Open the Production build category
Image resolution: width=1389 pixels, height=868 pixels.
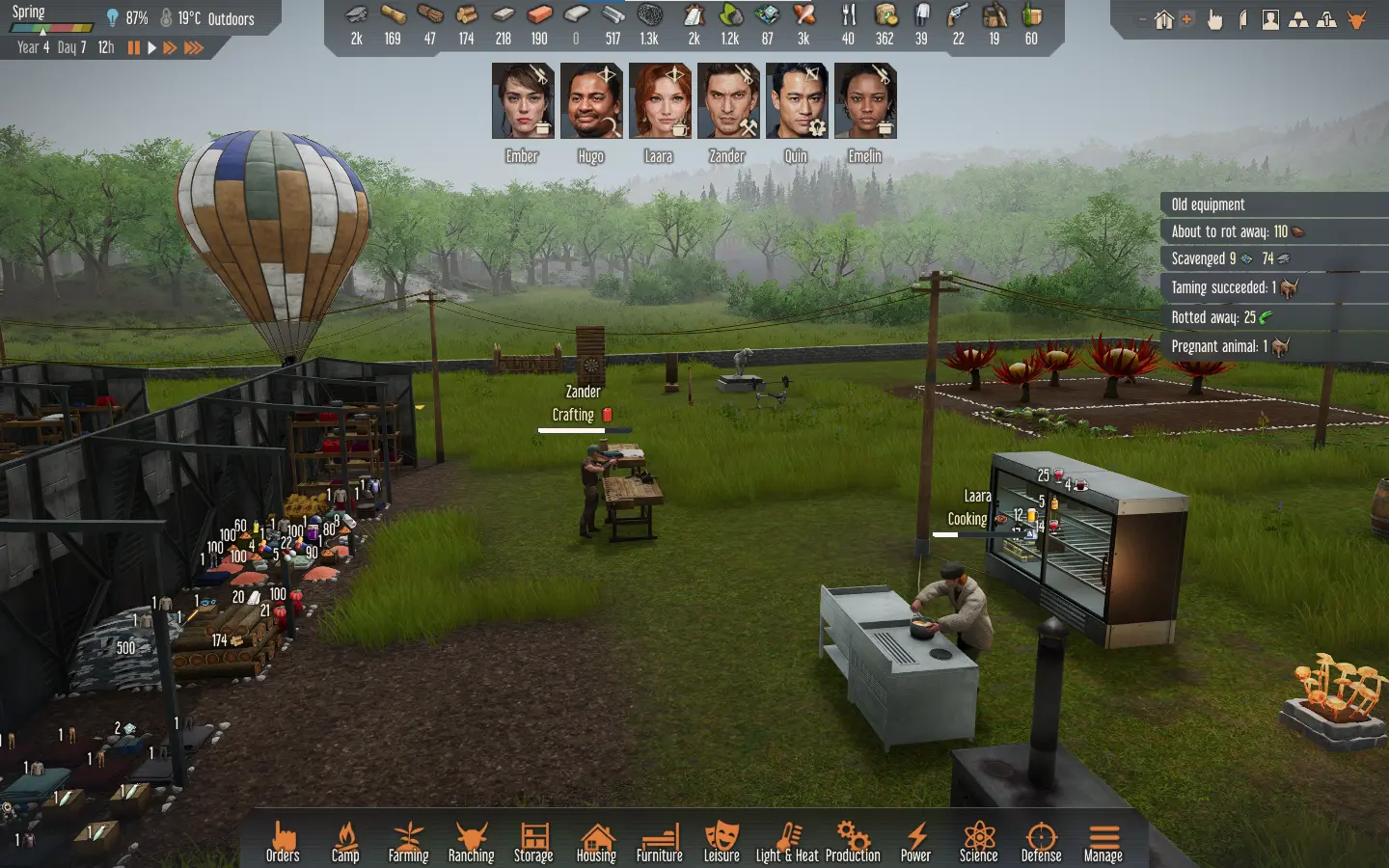(853, 841)
